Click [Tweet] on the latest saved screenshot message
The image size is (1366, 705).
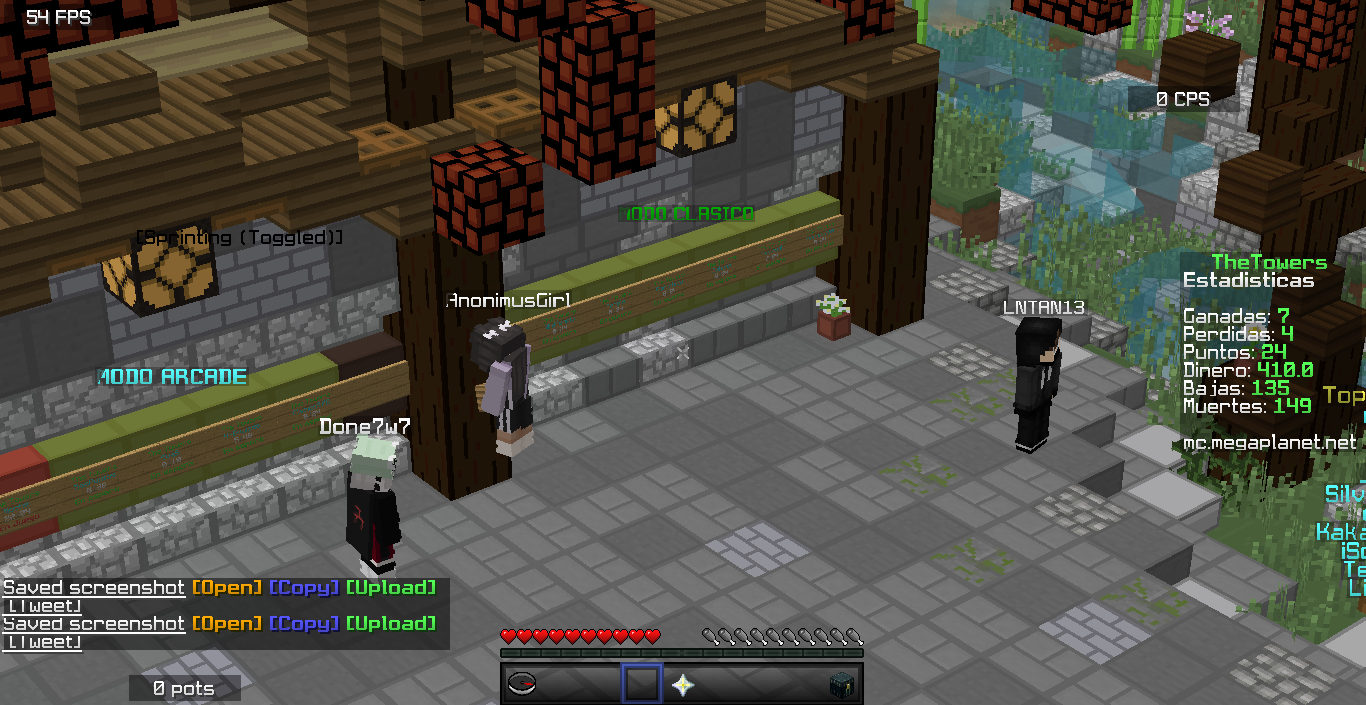42,642
